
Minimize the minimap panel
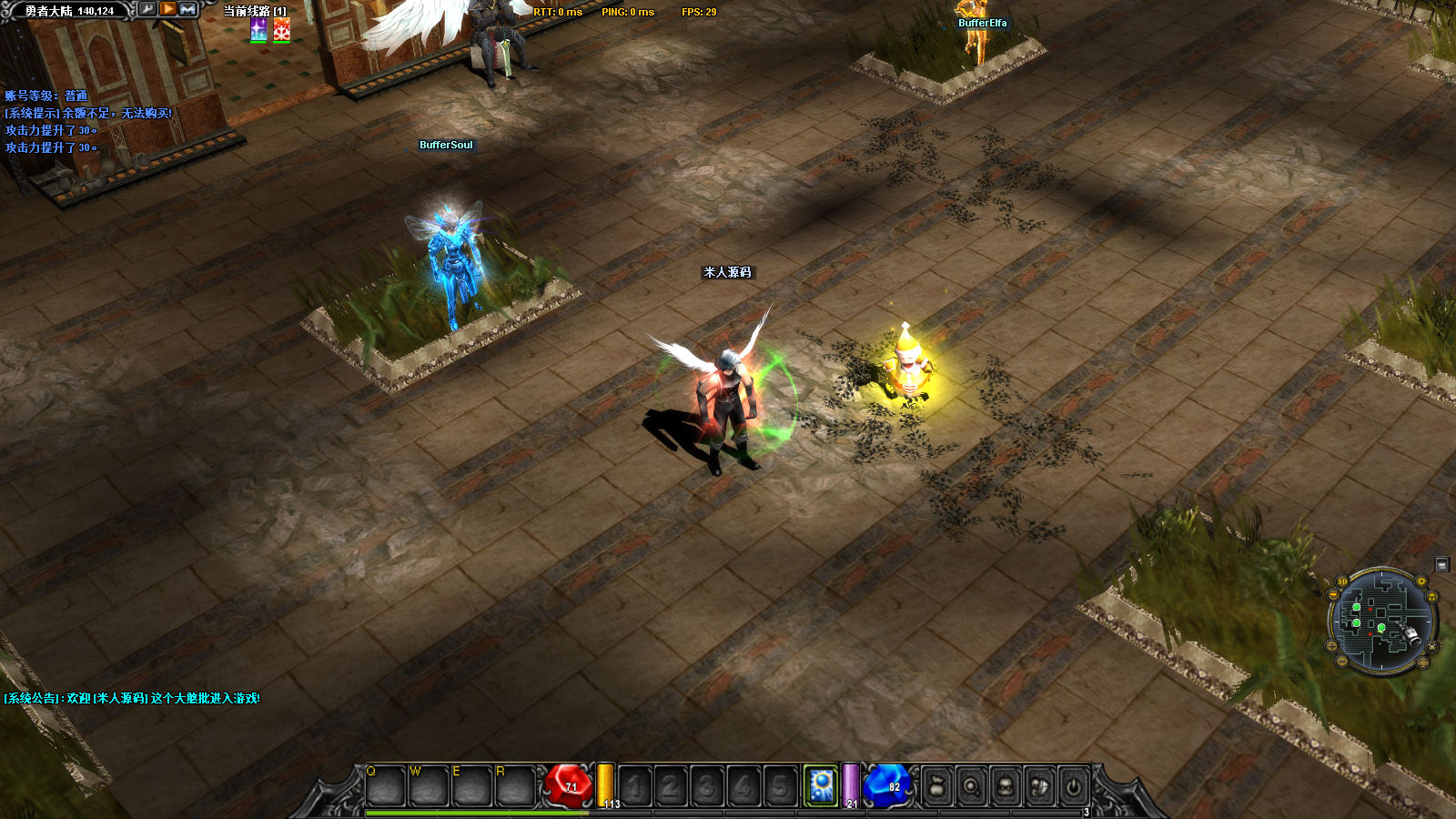click(1441, 565)
